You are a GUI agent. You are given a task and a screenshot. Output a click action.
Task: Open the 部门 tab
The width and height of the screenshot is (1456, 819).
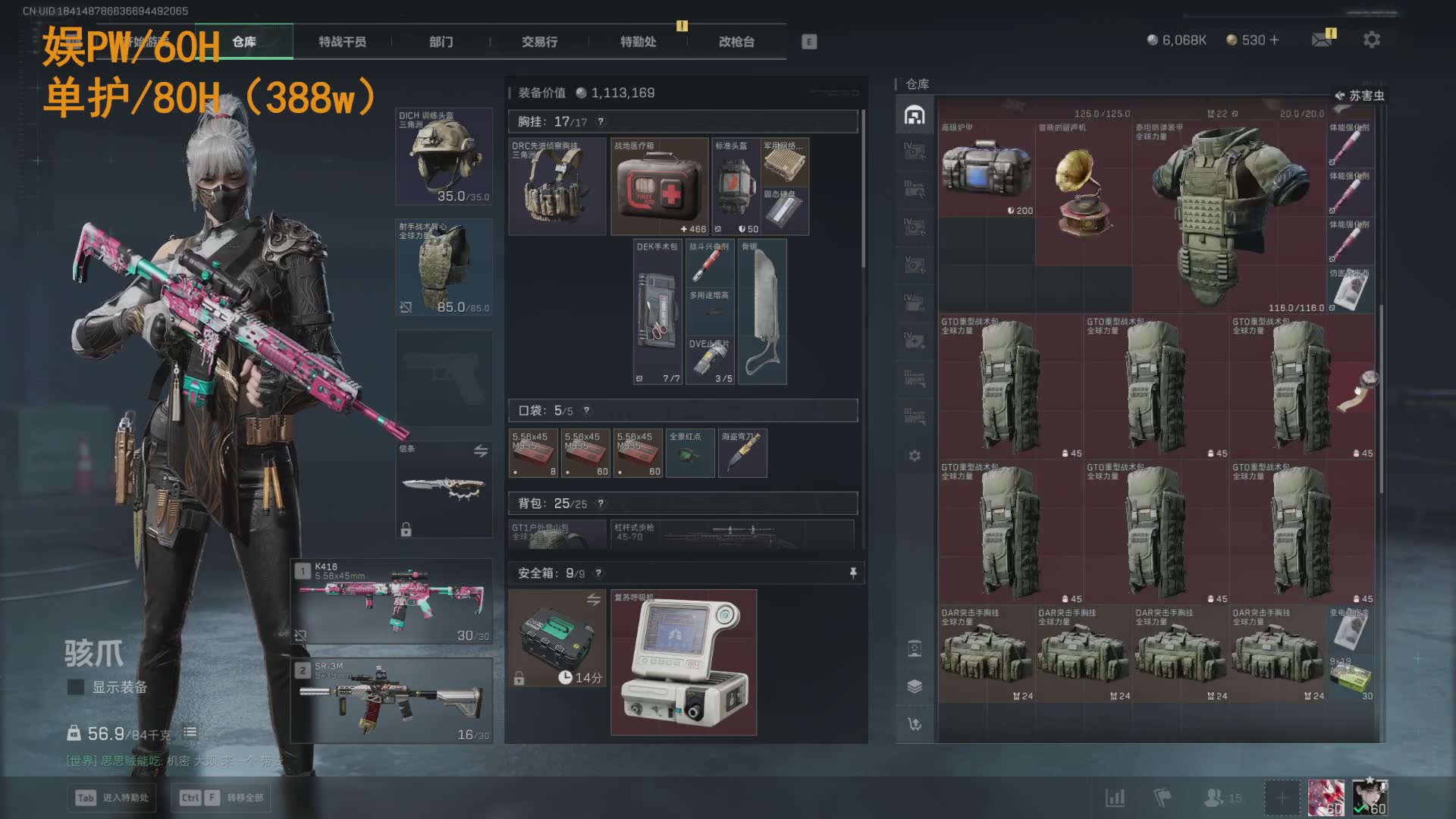pos(441,42)
